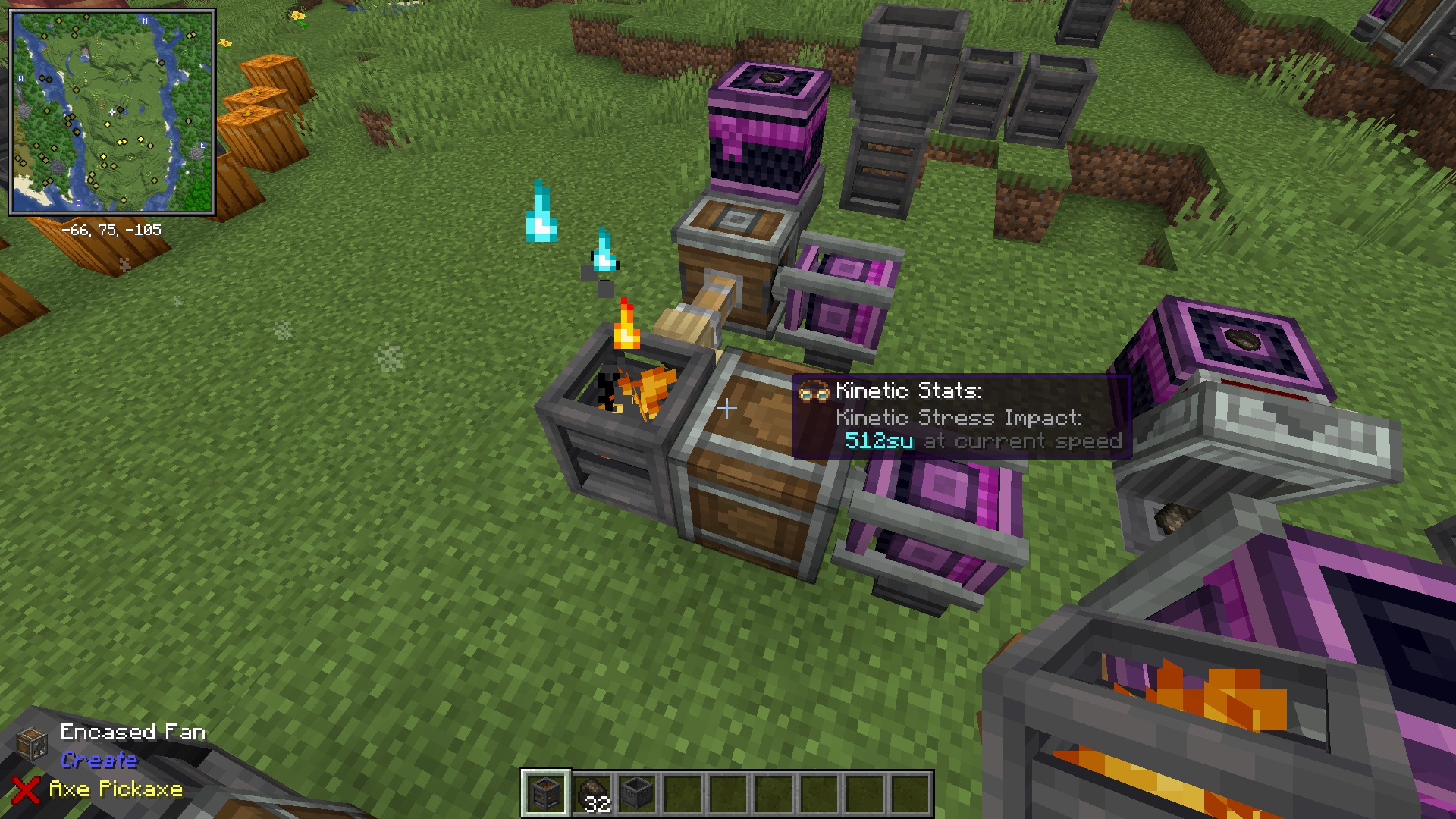Screen dimensions: 1456x819
Task: Click the Encased Fan item name text
Action: coord(133,732)
